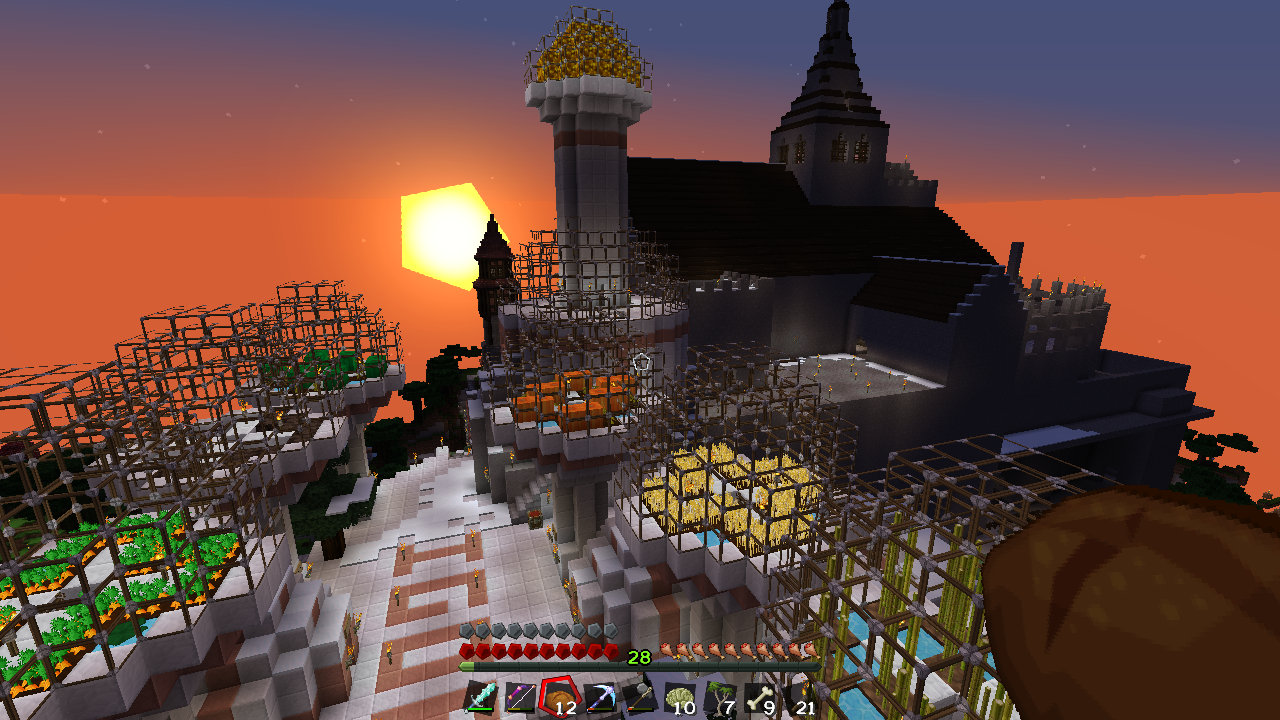Select the torch stack of 21
Image resolution: width=1280 pixels, height=720 pixels.
point(801,697)
